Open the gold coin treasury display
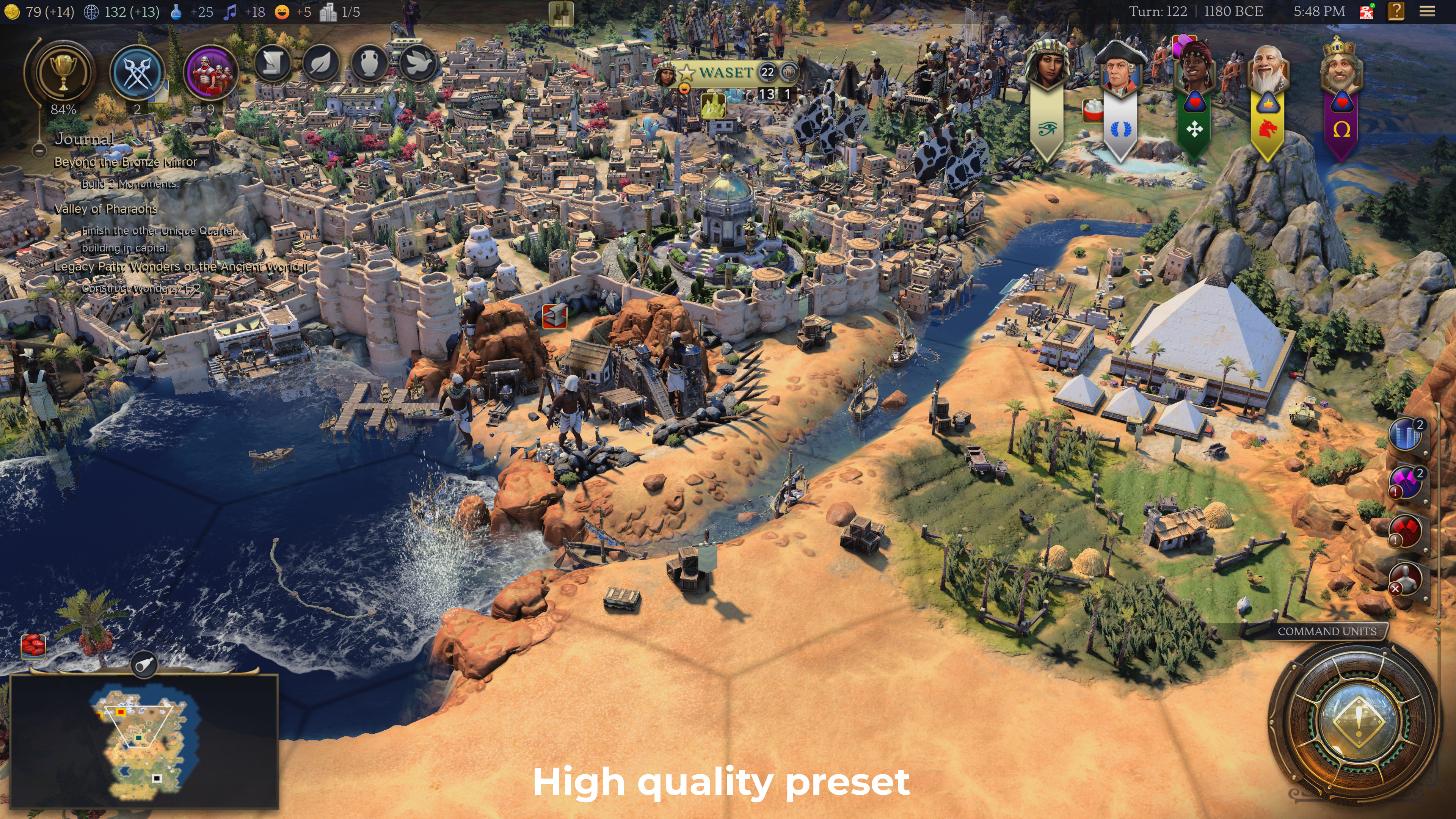This screenshot has width=1456, height=819. click(13, 11)
